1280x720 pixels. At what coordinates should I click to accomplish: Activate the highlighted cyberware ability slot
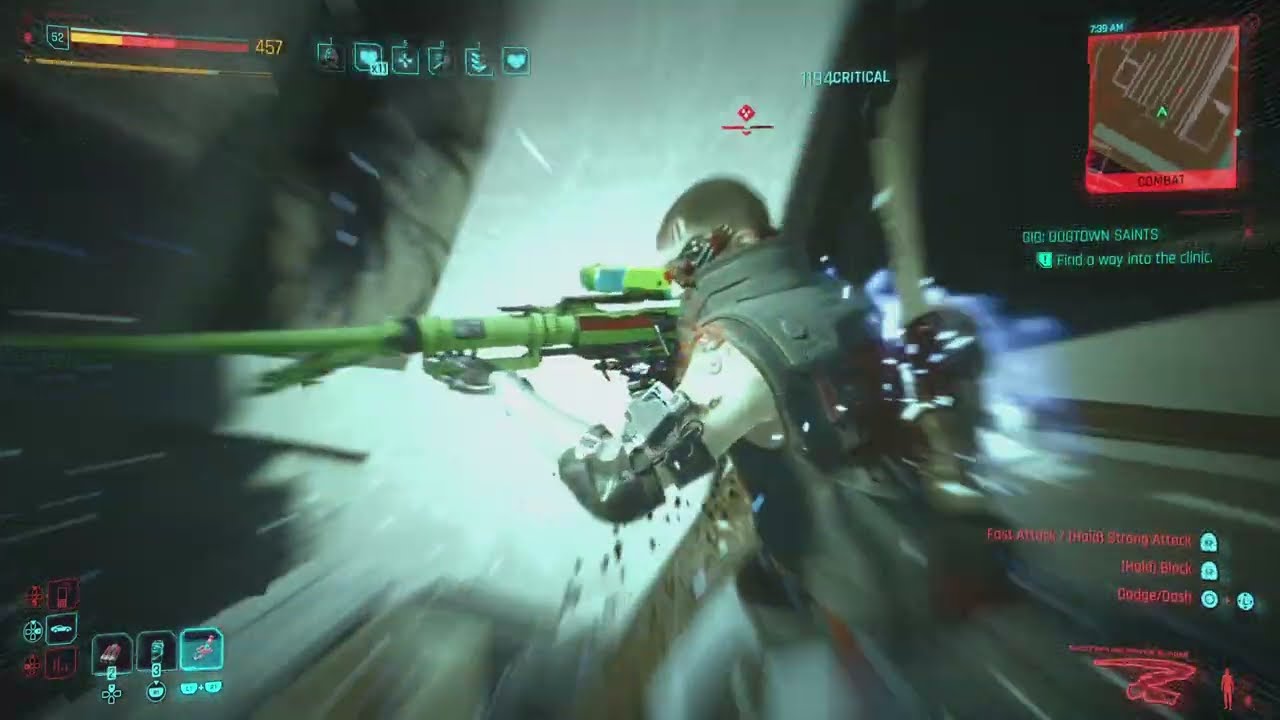(x=200, y=648)
